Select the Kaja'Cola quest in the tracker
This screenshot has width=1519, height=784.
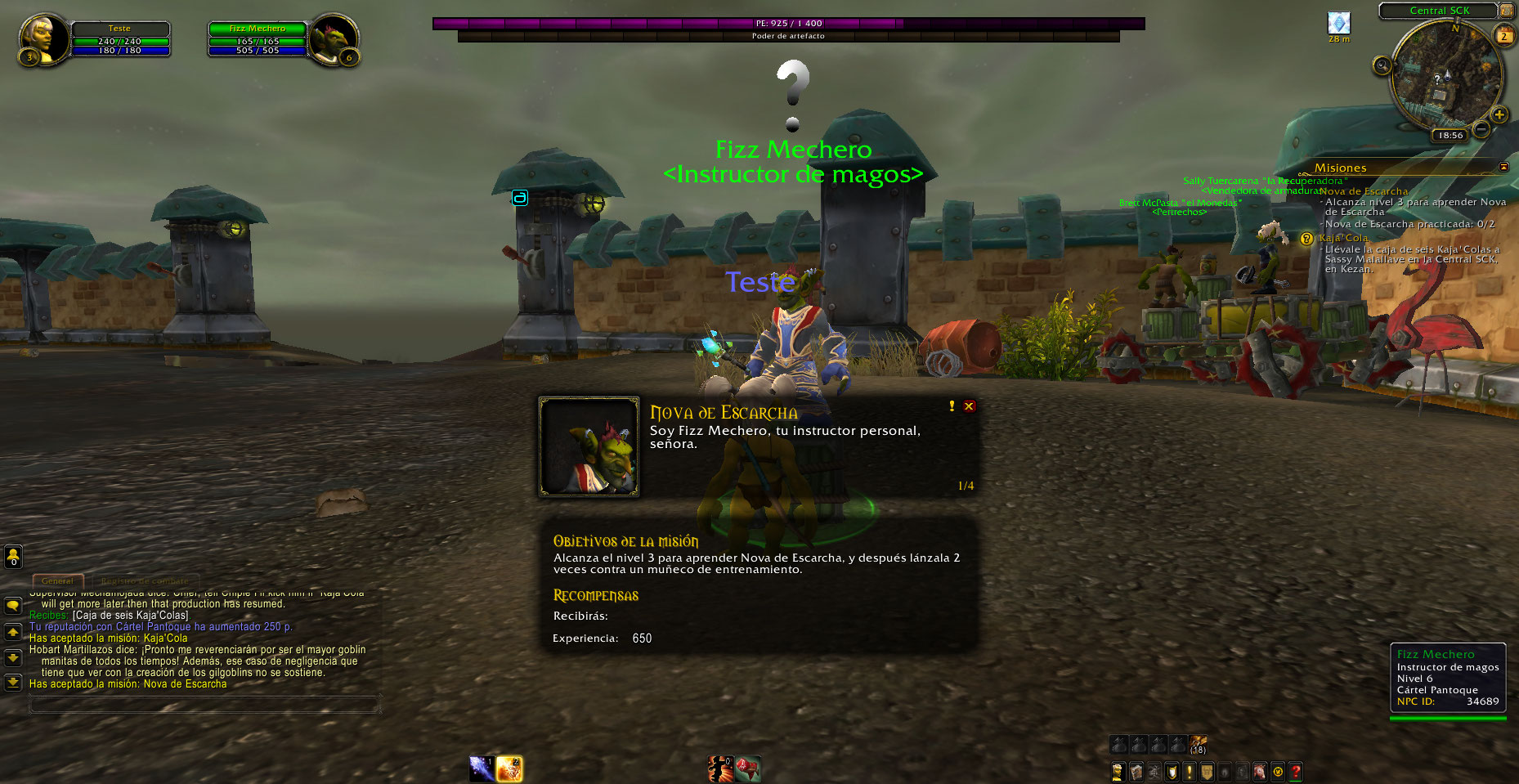coord(1342,238)
